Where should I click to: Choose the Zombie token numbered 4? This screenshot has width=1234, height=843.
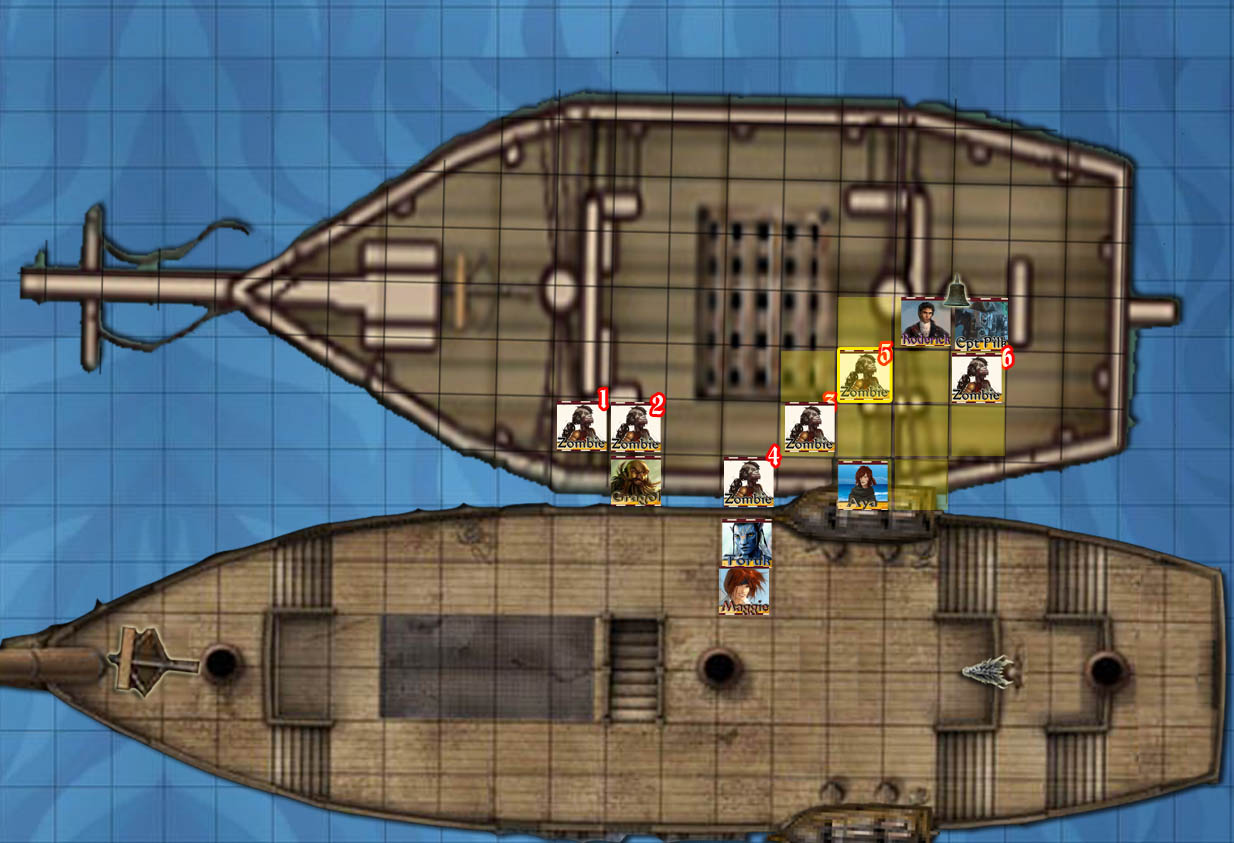point(748,483)
